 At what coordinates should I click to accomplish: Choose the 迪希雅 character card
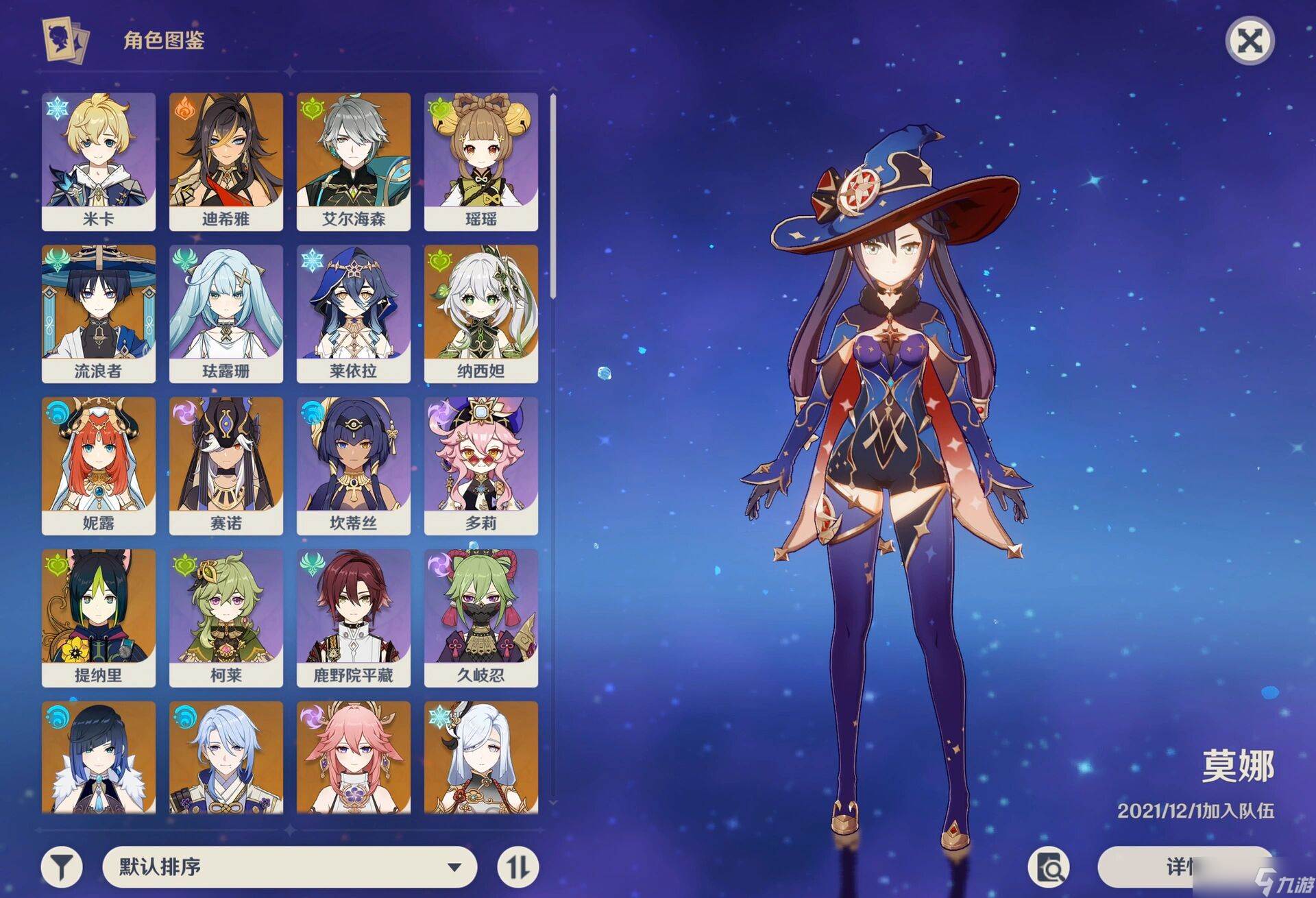click(226, 161)
